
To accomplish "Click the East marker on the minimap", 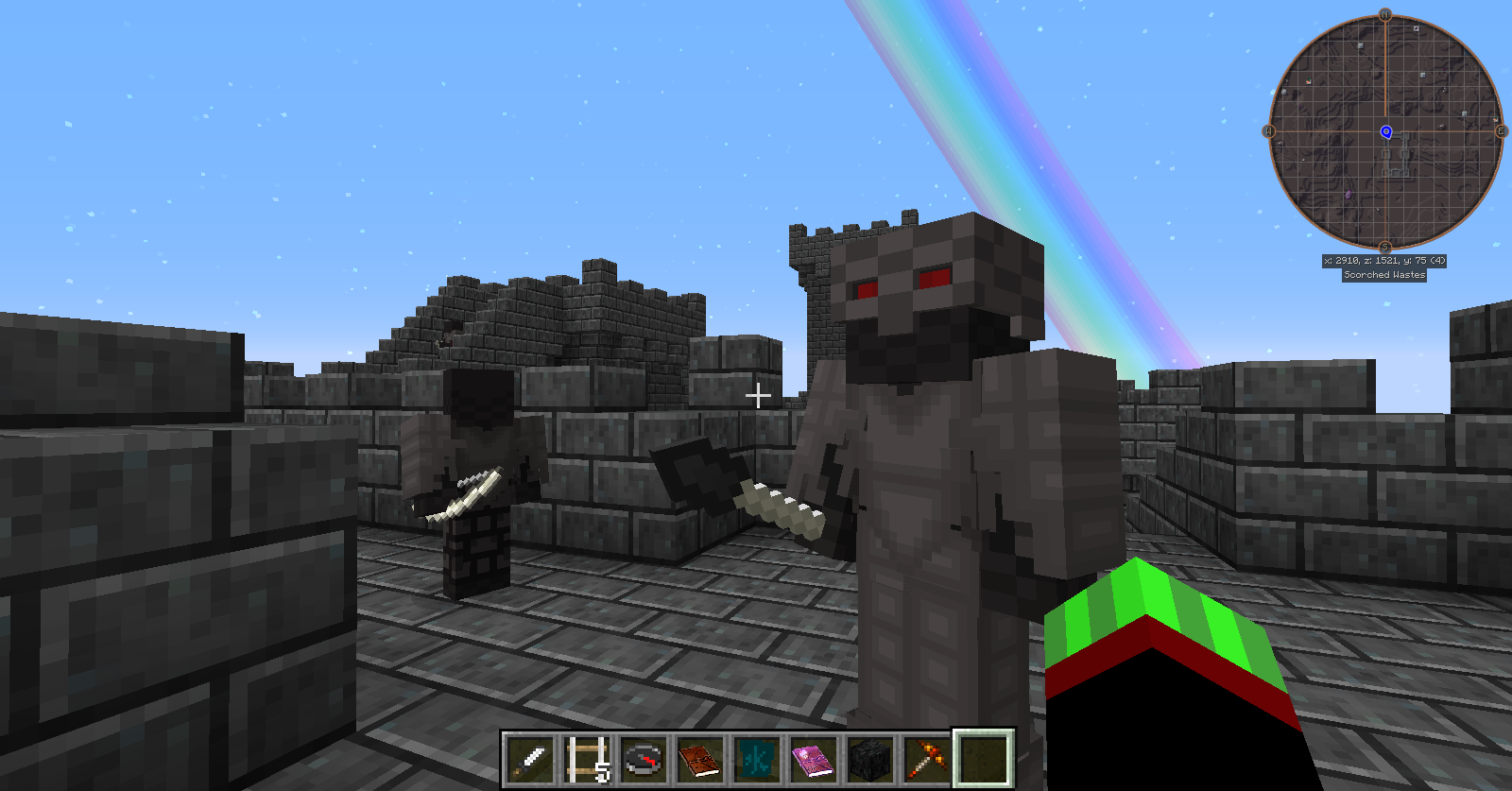I will point(1500,130).
